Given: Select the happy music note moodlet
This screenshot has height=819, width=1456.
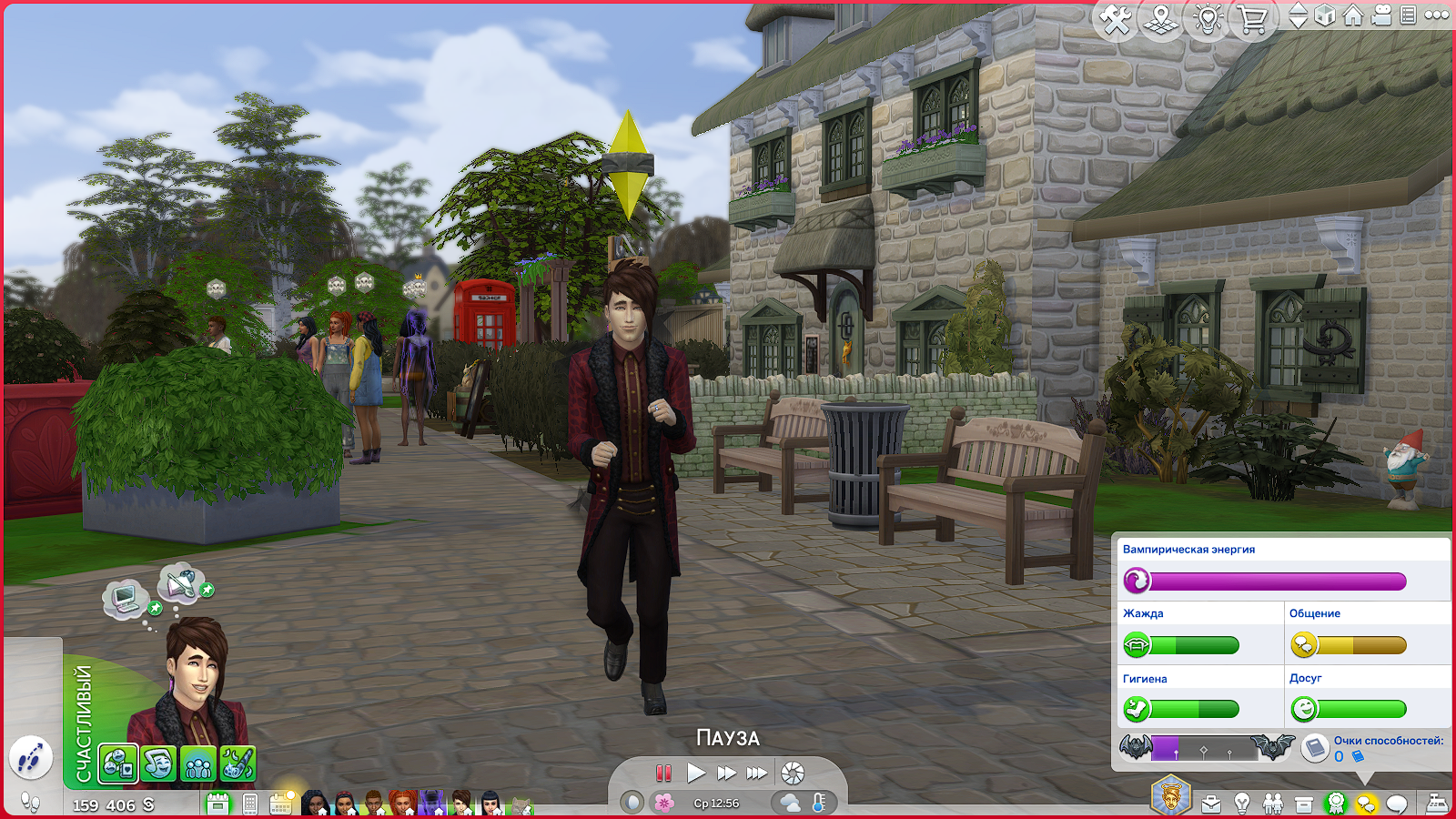Looking at the screenshot, I should [158, 763].
